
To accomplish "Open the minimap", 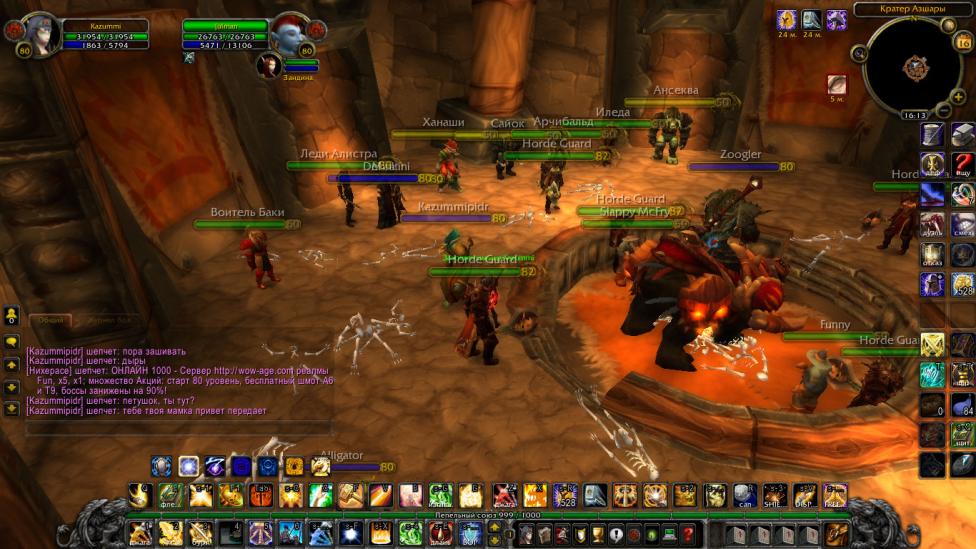I will 912,67.
